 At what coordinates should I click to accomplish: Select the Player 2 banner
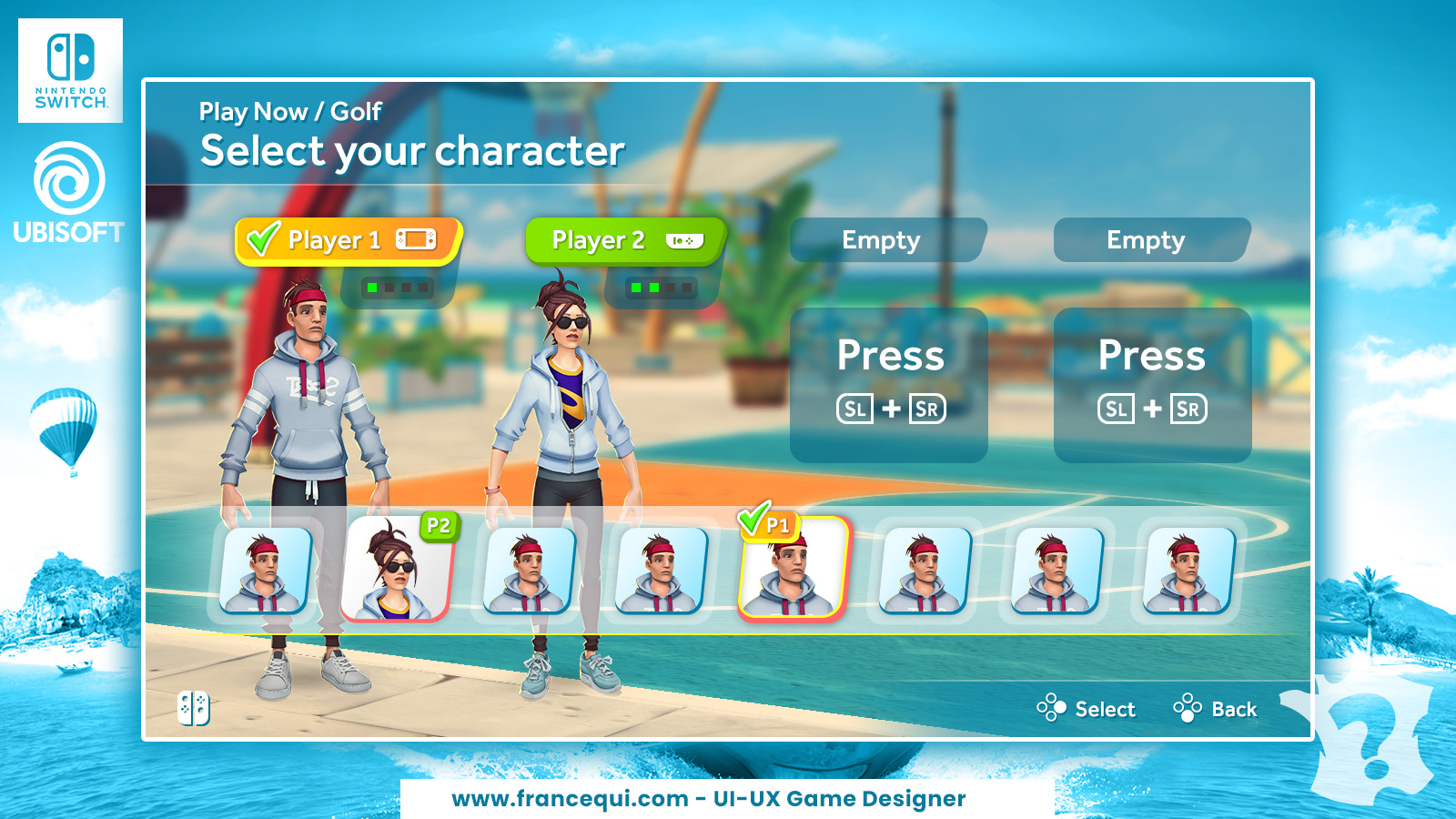(625, 240)
